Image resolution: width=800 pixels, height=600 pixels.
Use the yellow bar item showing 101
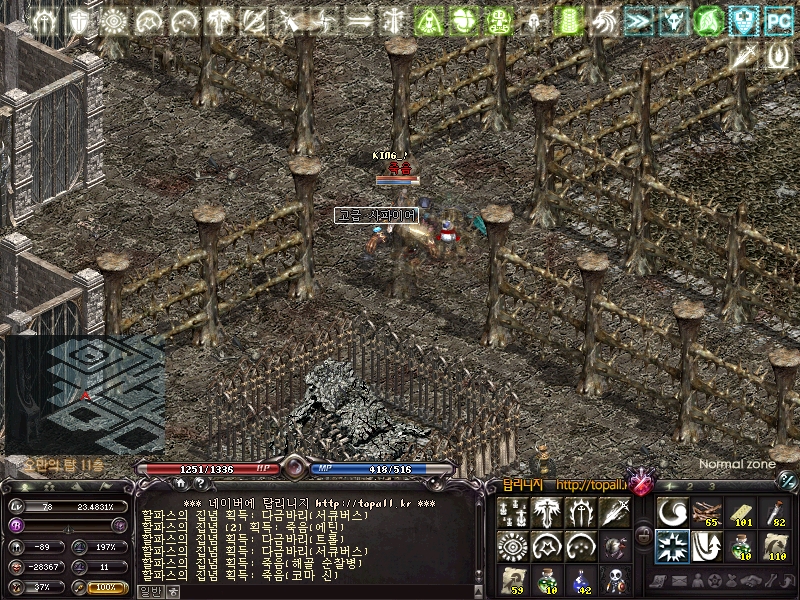coord(740,512)
